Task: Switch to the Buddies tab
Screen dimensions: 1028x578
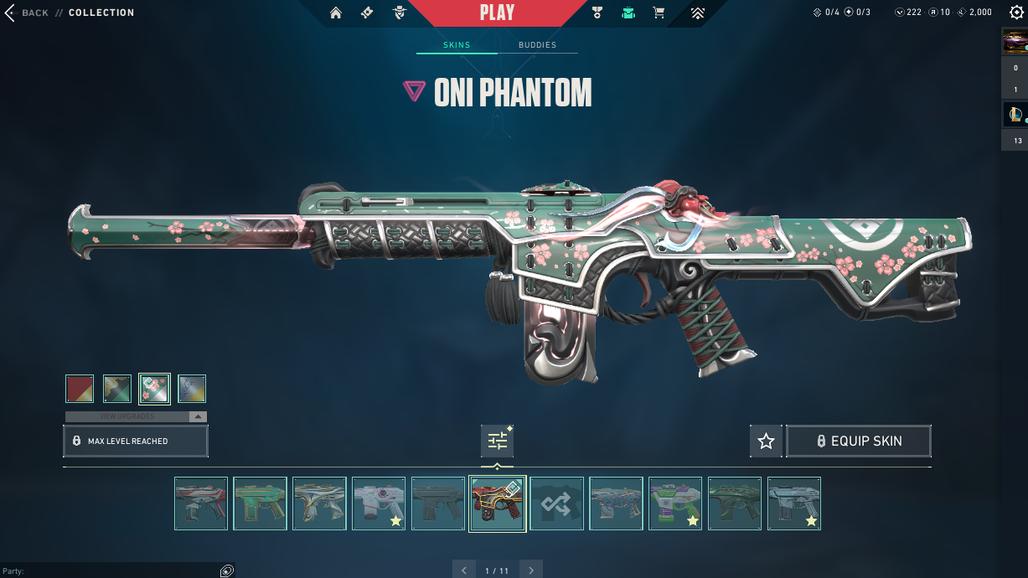Action: tap(537, 45)
